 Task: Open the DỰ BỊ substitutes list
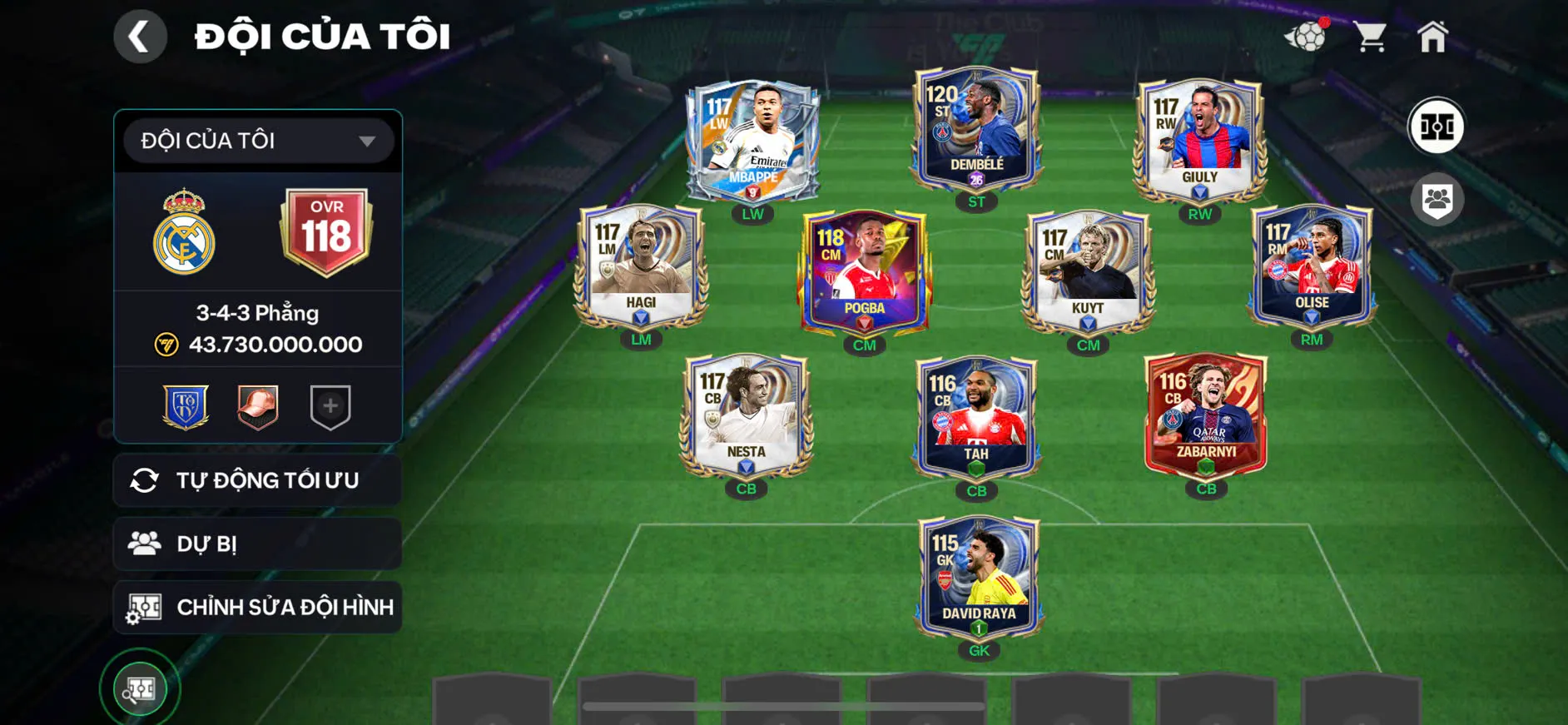[x=258, y=544]
